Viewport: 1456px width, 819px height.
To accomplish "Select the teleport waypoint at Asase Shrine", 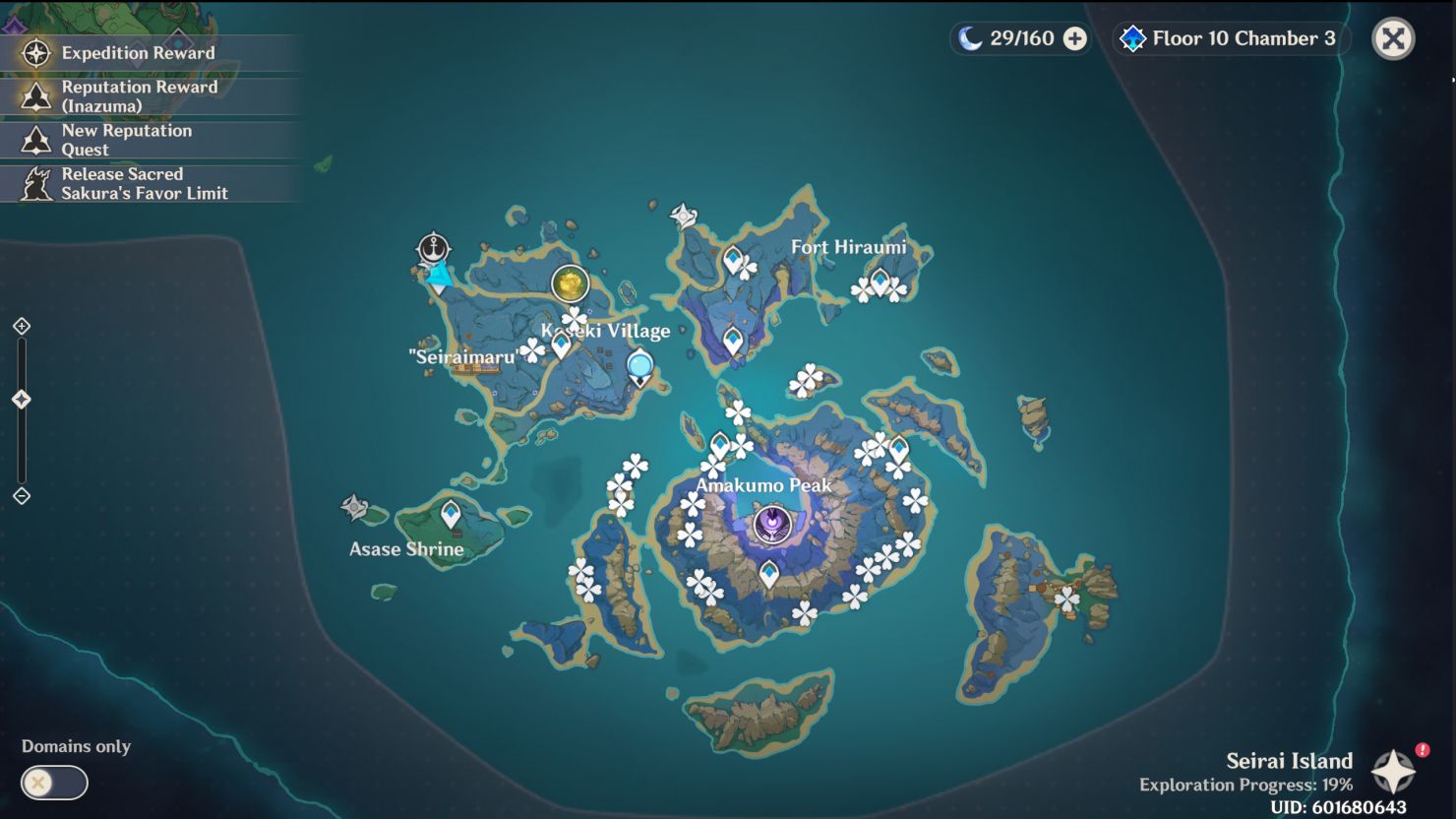I will 451,513.
